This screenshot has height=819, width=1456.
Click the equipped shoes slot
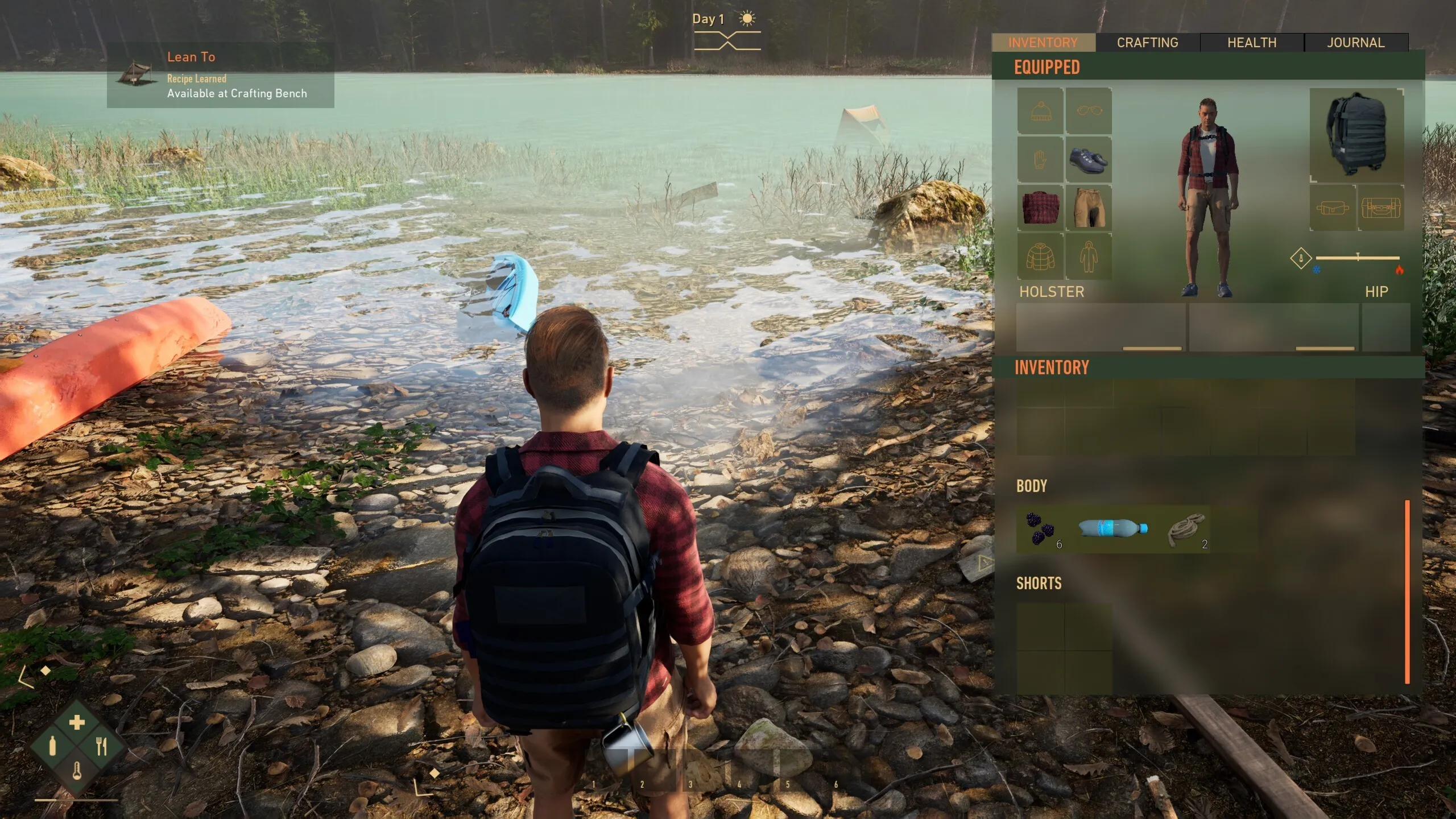[x=1088, y=160]
